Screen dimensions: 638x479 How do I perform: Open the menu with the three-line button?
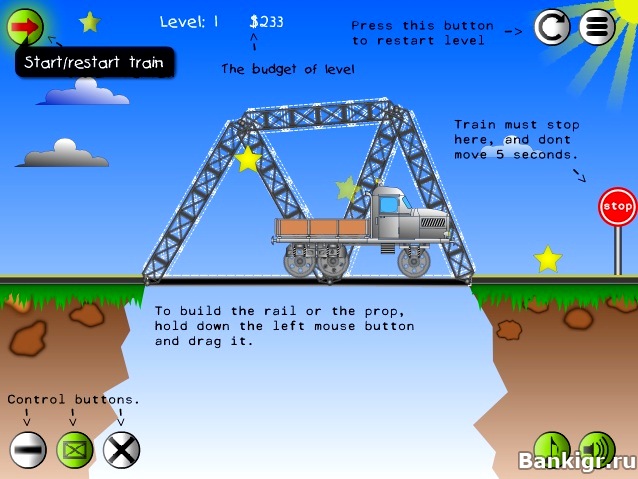coord(597,27)
